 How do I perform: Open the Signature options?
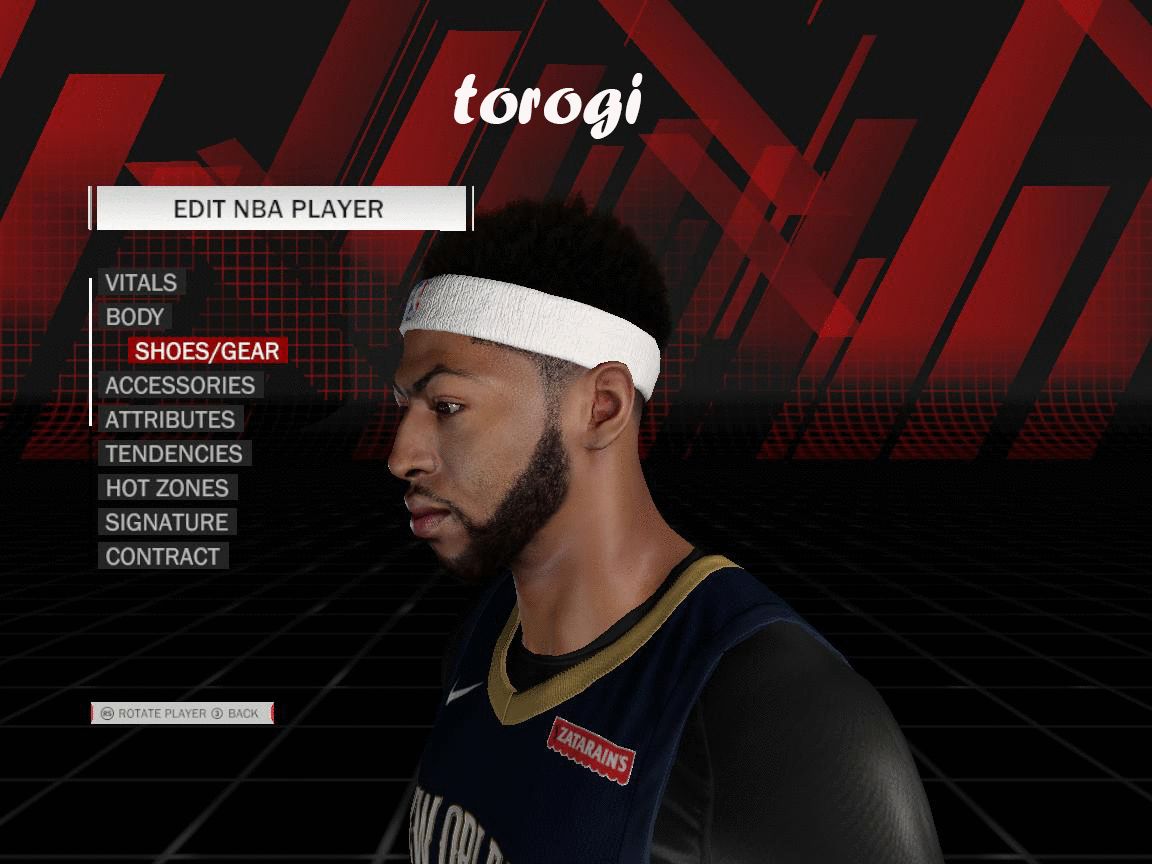167,522
